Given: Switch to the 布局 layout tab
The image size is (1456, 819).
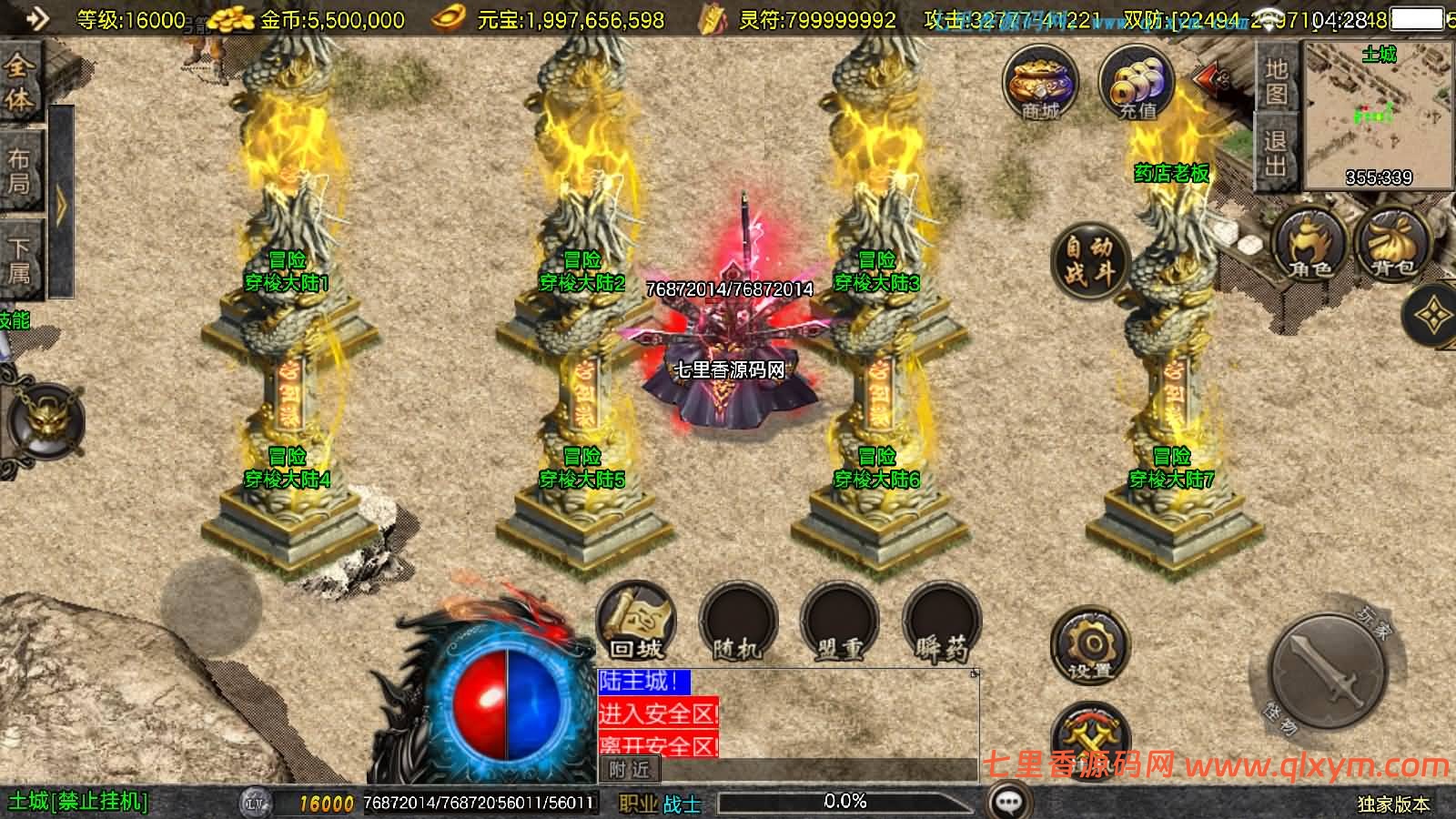Looking at the screenshot, I should pyautogui.click(x=20, y=171).
